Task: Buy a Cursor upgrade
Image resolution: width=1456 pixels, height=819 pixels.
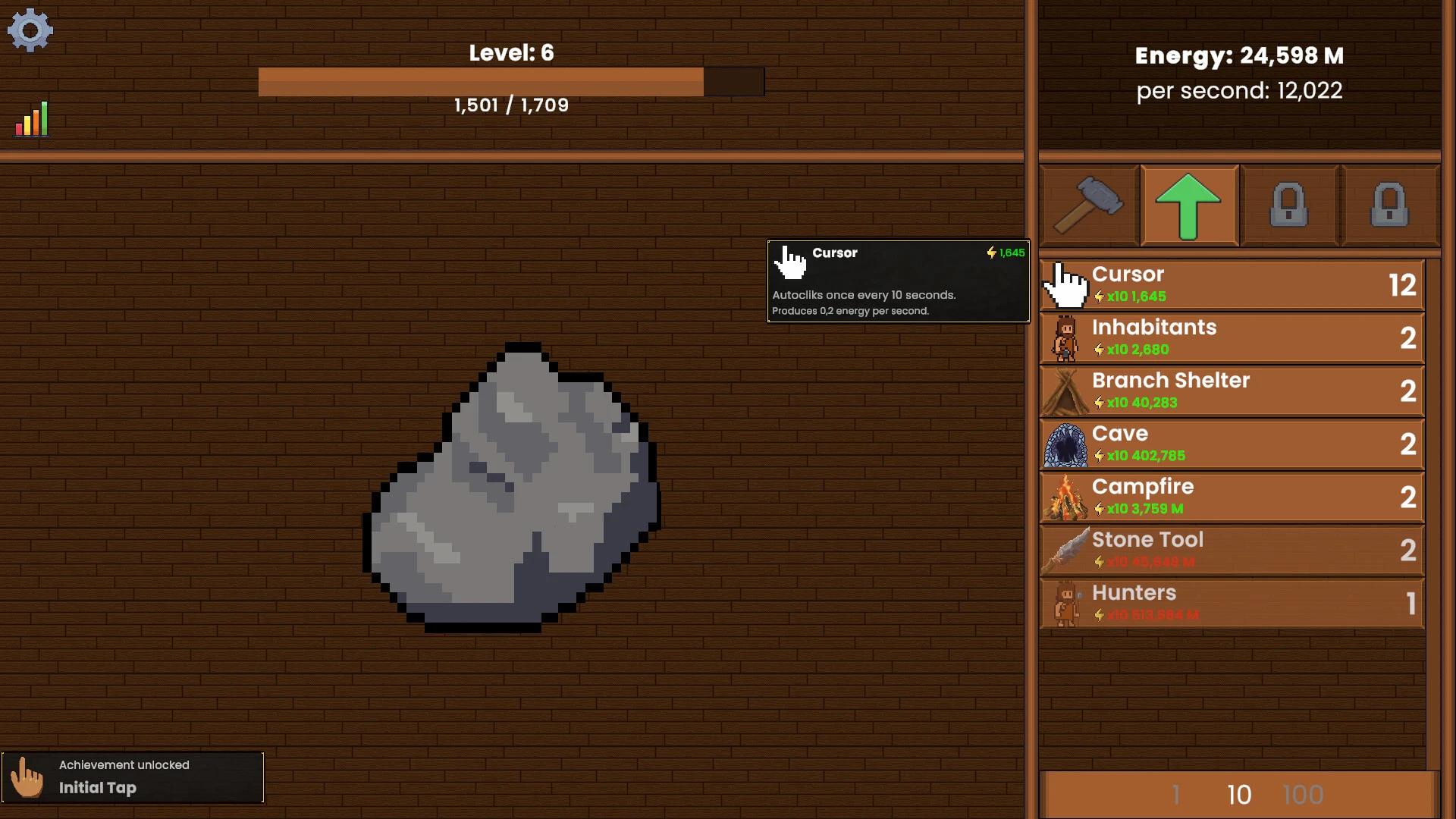Action: (x=1228, y=285)
